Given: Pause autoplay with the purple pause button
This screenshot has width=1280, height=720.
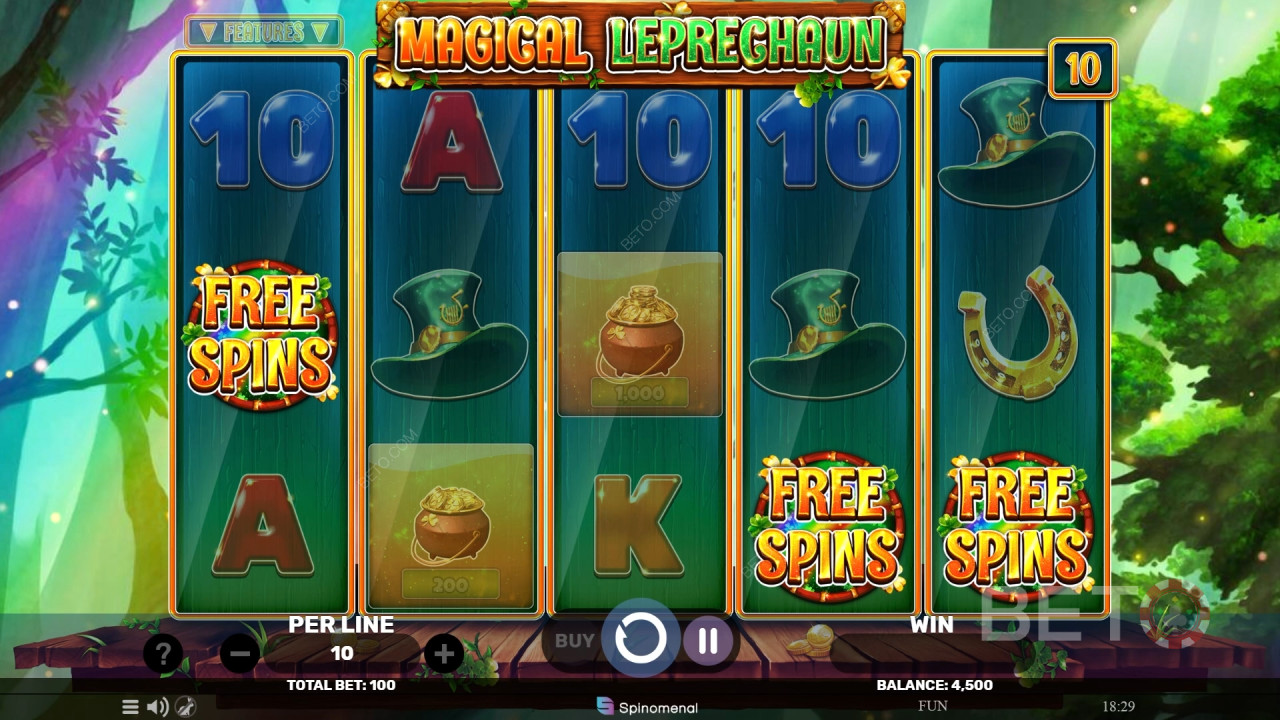Looking at the screenshot, I should (708, 639).
